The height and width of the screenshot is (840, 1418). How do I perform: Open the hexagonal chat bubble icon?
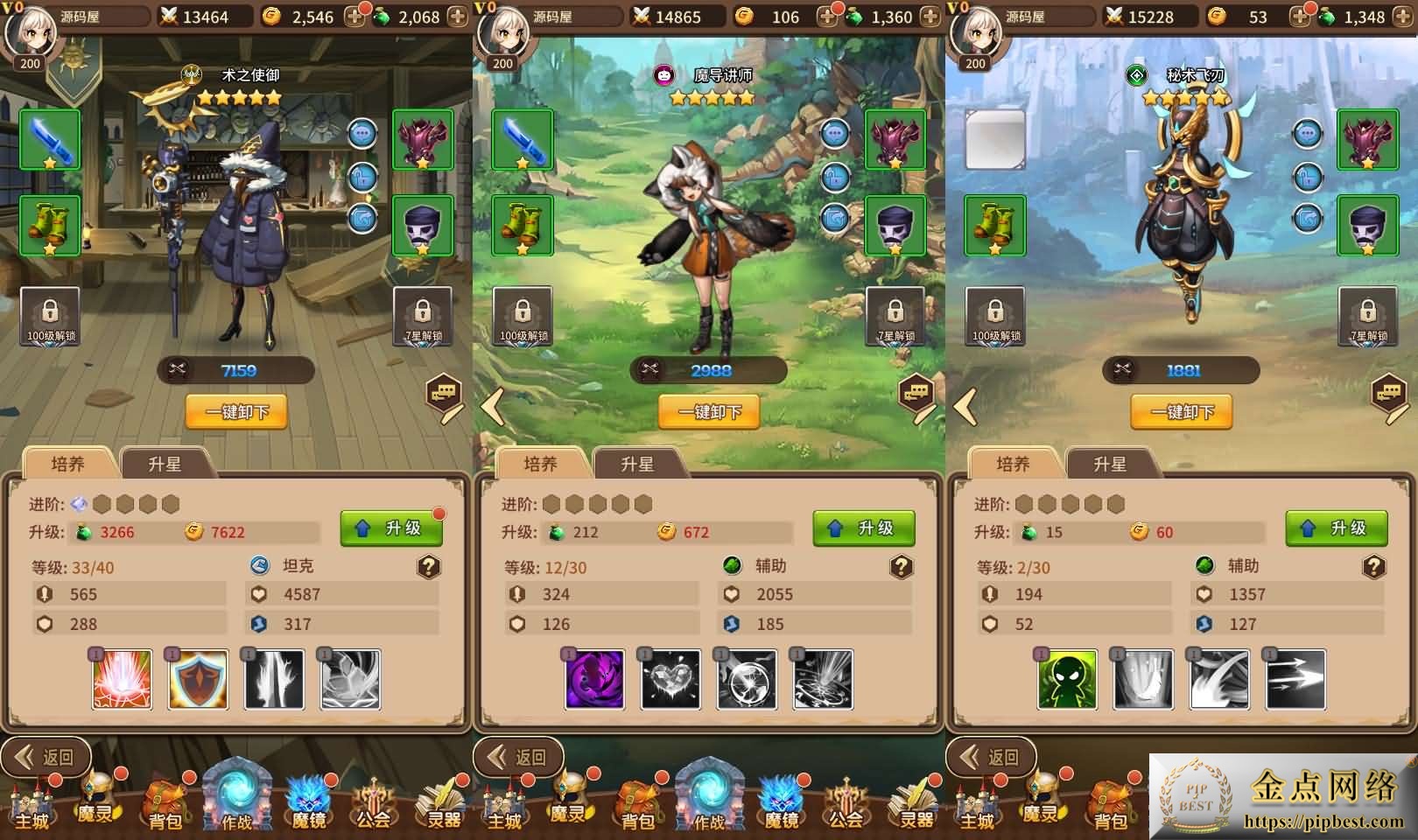444,395
